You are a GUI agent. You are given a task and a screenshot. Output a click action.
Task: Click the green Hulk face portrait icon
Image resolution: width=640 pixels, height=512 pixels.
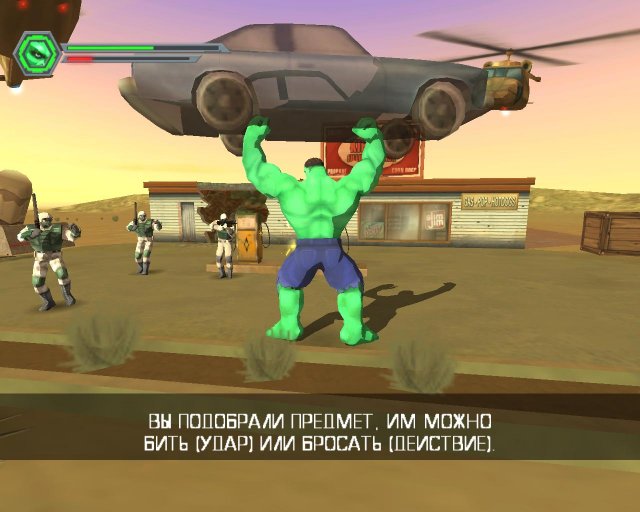(38, 52)
